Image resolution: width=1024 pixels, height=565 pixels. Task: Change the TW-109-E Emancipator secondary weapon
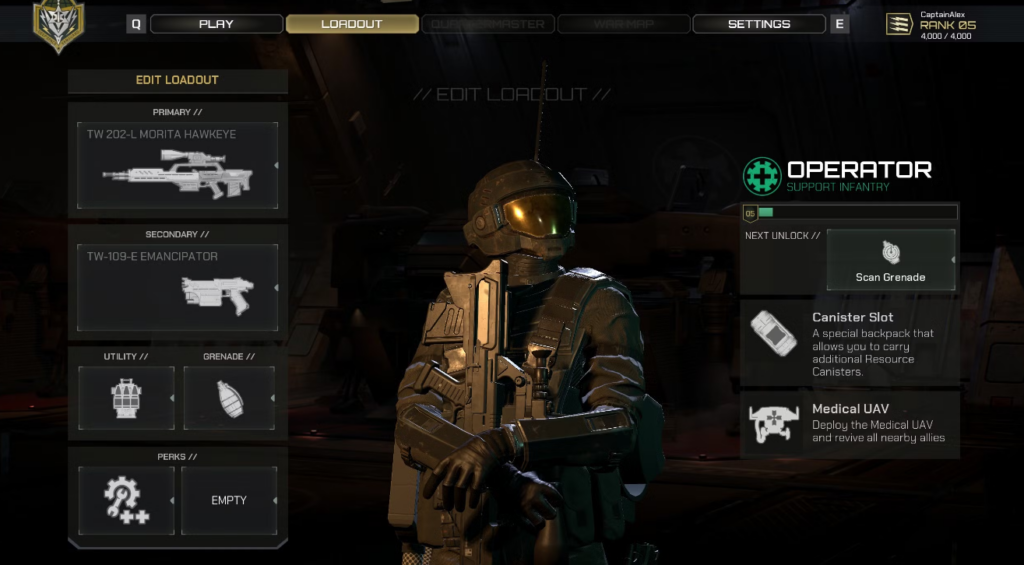coord(177,287)
